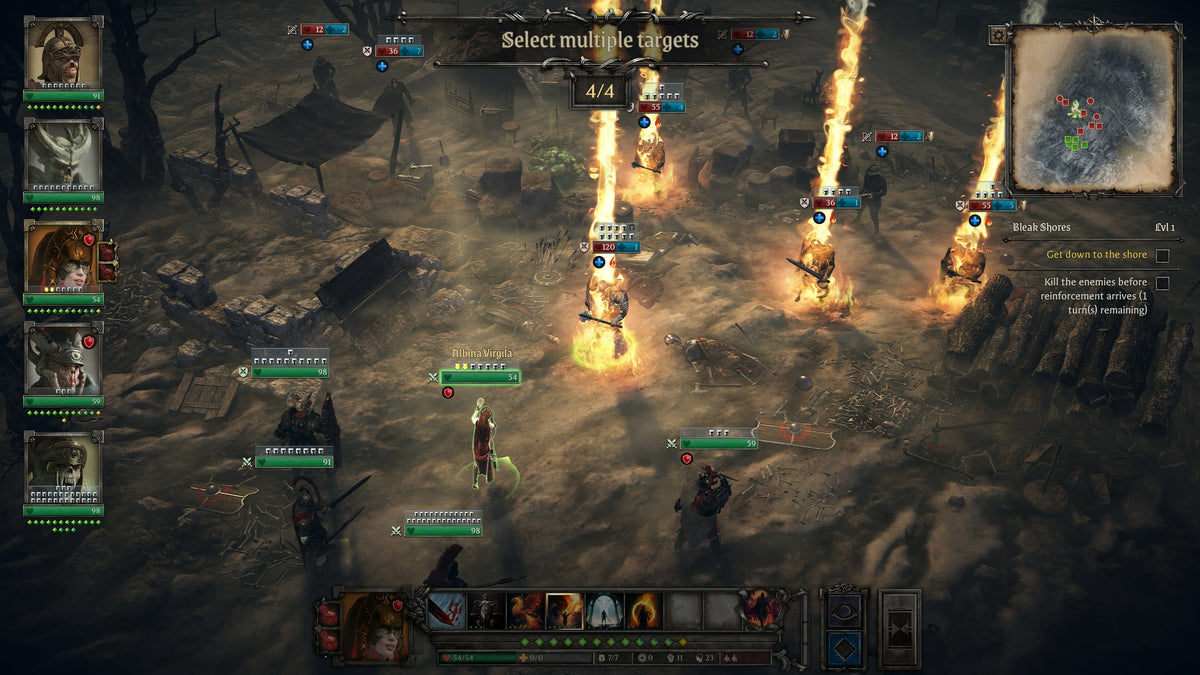Activate the ring of fire ability
Screen dimensions: 1200x675
(644, 611)
